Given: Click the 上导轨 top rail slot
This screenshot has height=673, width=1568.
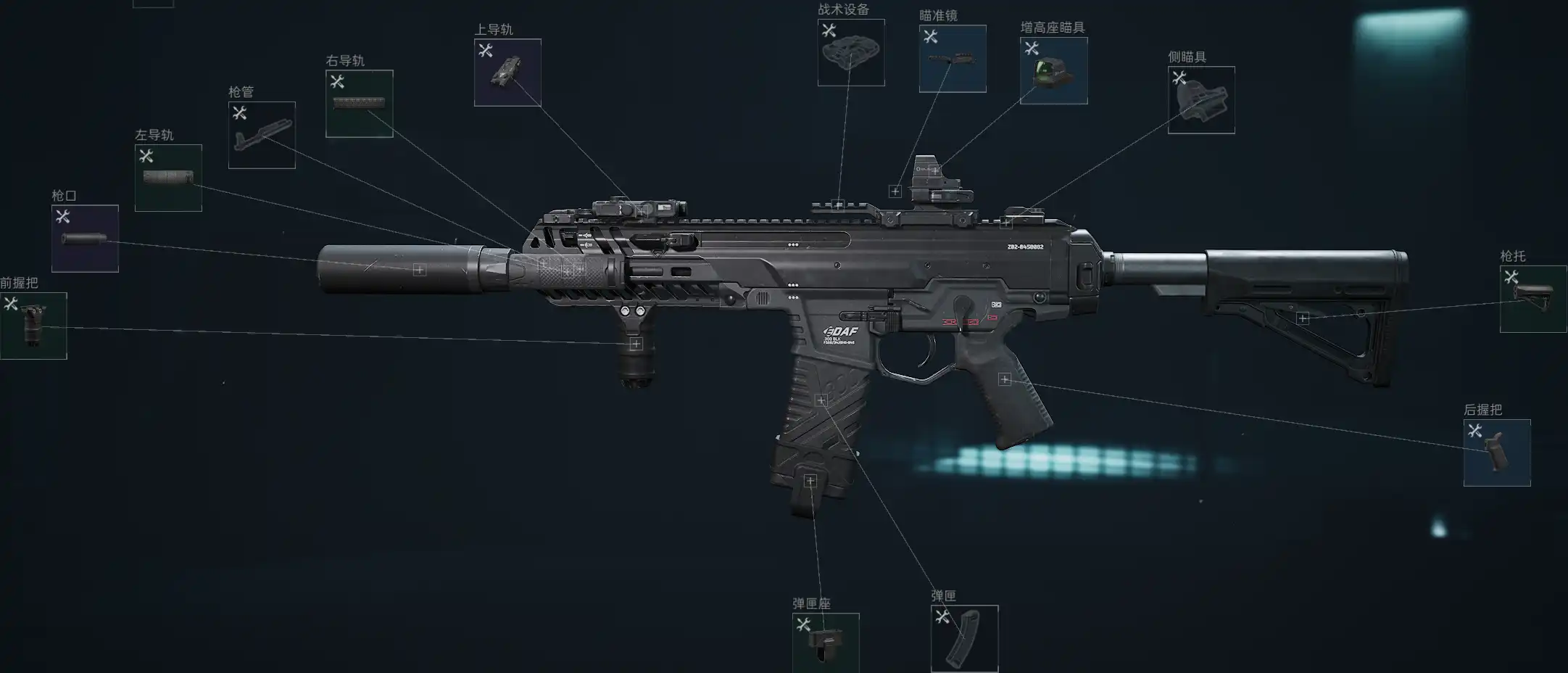Looking at the screenshot, I should 507,73.
